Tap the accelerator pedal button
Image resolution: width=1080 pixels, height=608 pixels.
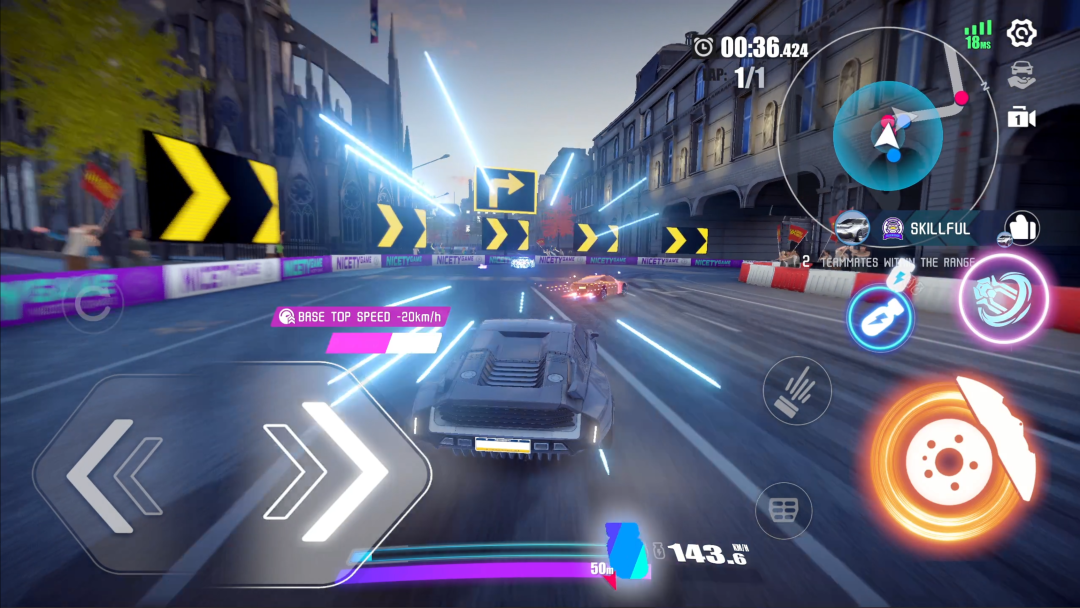point(783,510)
